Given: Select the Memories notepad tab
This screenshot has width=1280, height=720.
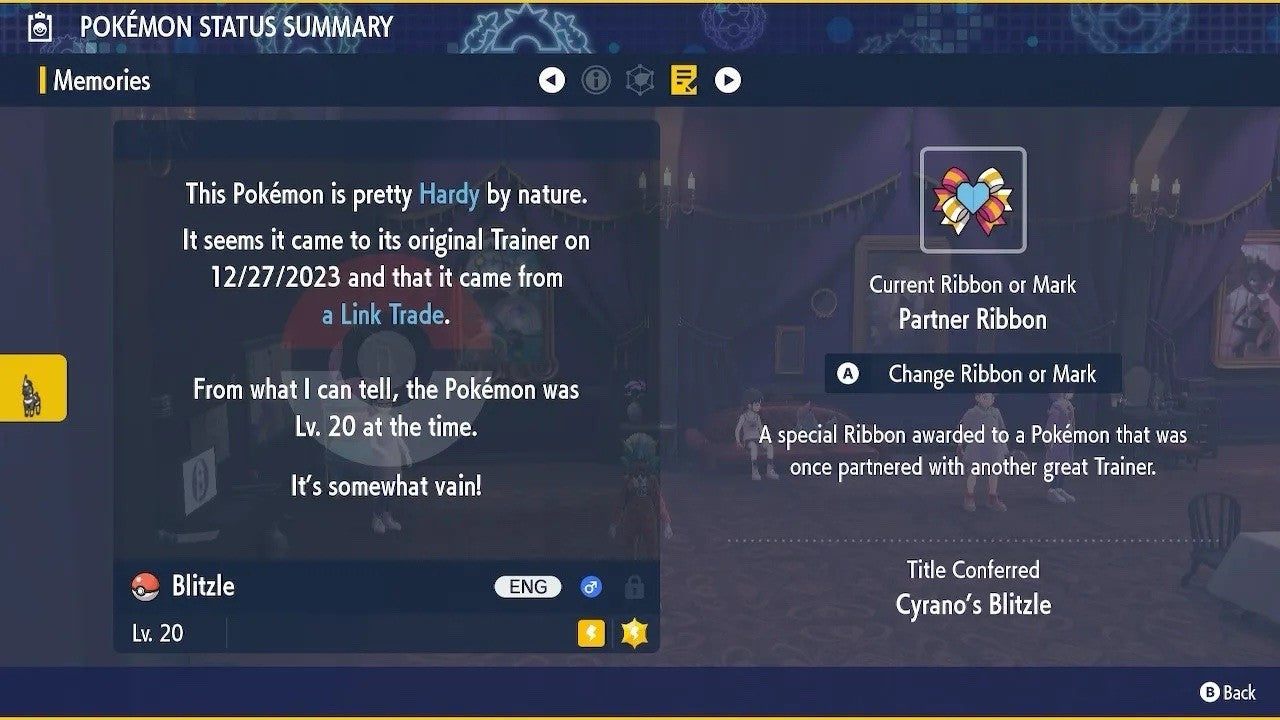Looking at the screenshot, I should [684, 80].
